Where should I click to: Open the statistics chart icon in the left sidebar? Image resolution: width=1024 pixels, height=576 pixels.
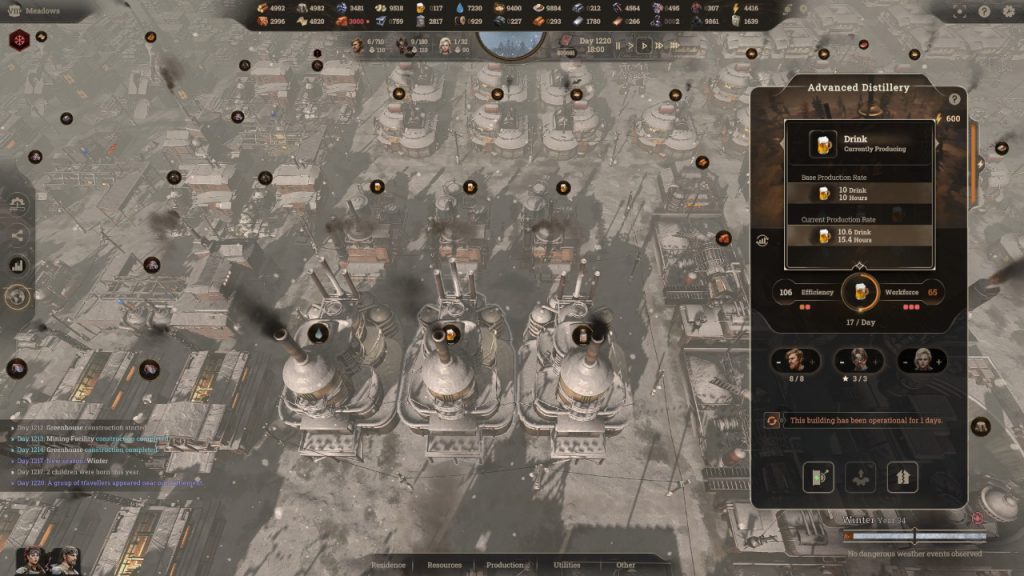tap(17, 265)
